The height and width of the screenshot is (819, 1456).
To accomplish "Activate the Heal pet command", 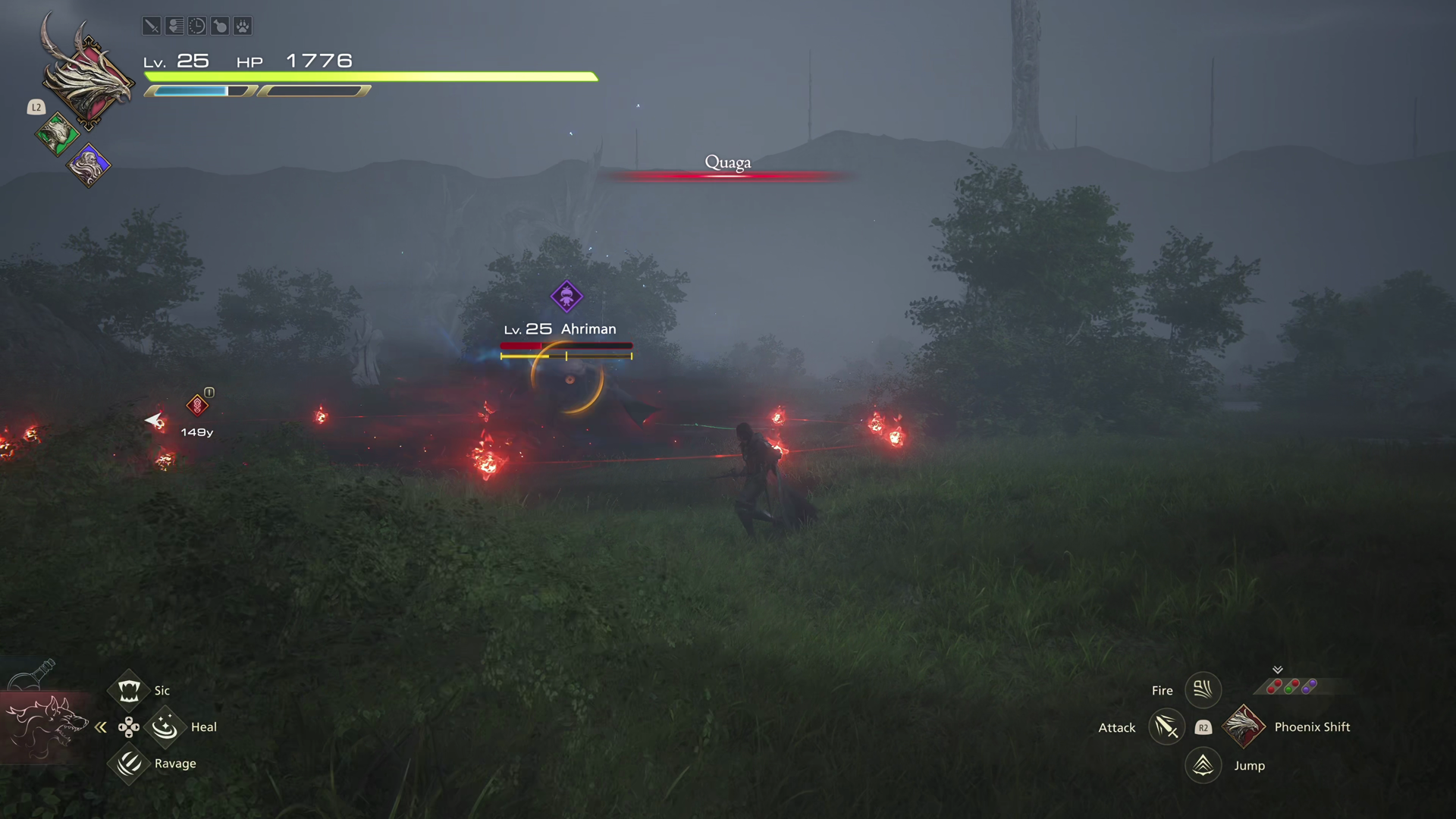I will (165, 727).
